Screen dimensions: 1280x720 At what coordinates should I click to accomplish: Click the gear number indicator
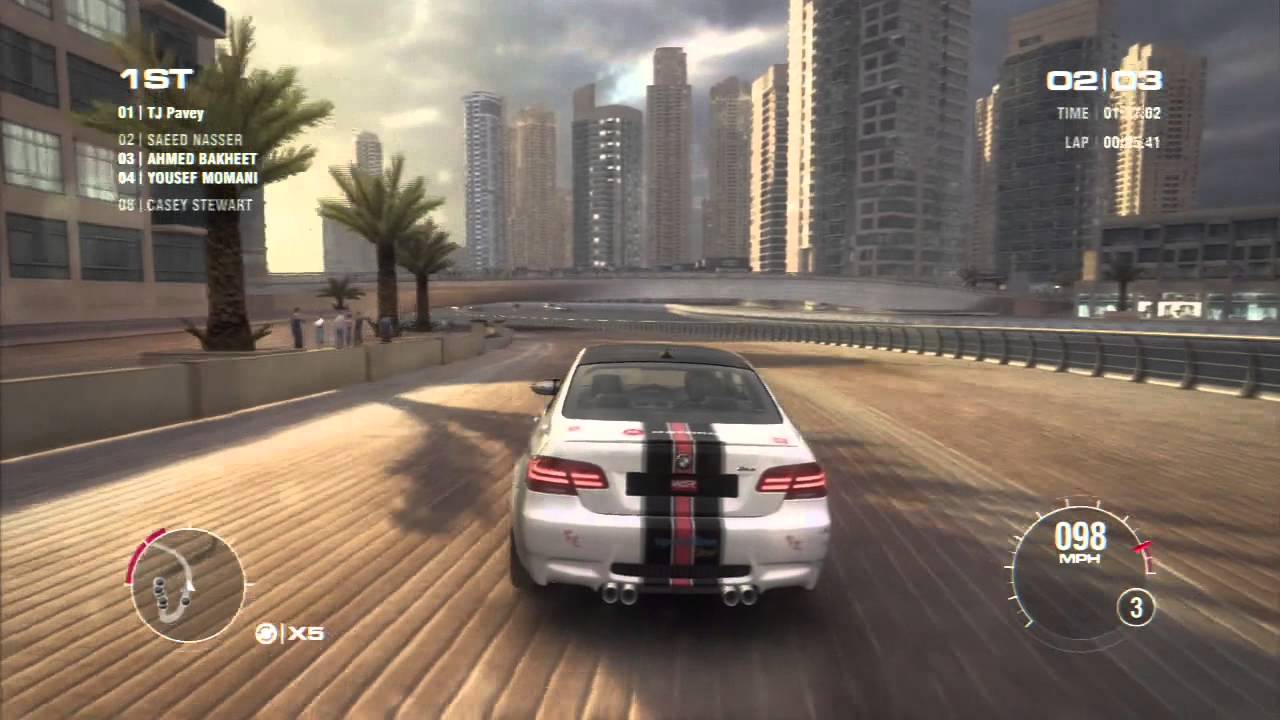[x=1136, y=607]
